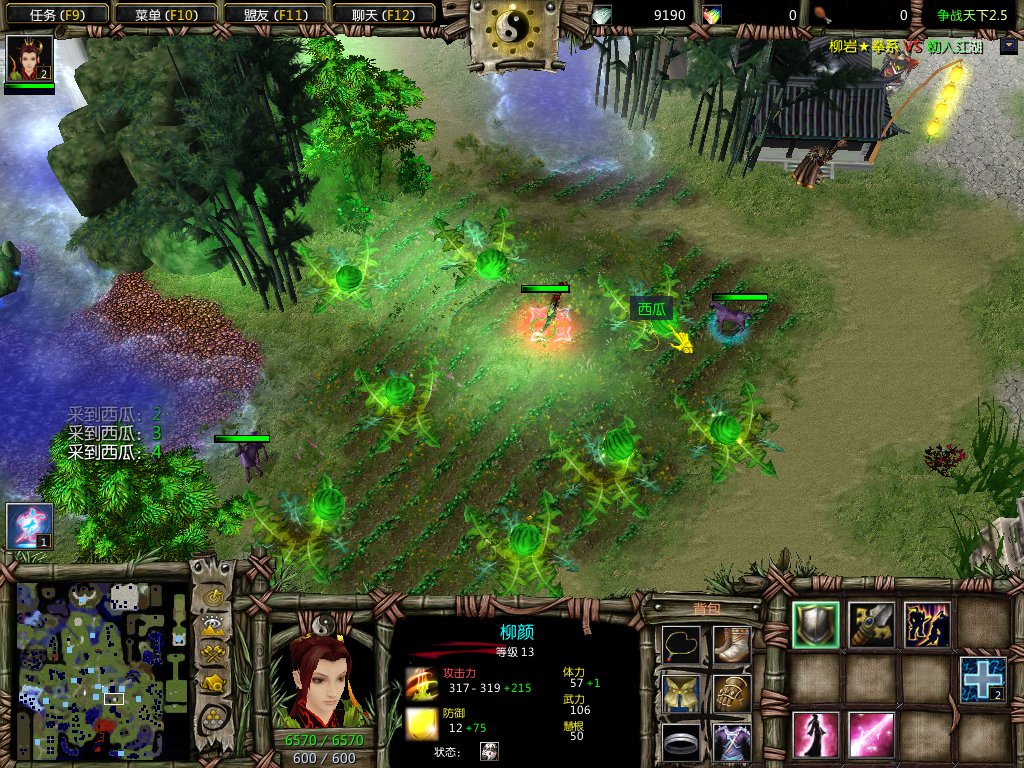
Task: Select the purple robe item slot
Action: pyautogui.click(x=732, y=742)
